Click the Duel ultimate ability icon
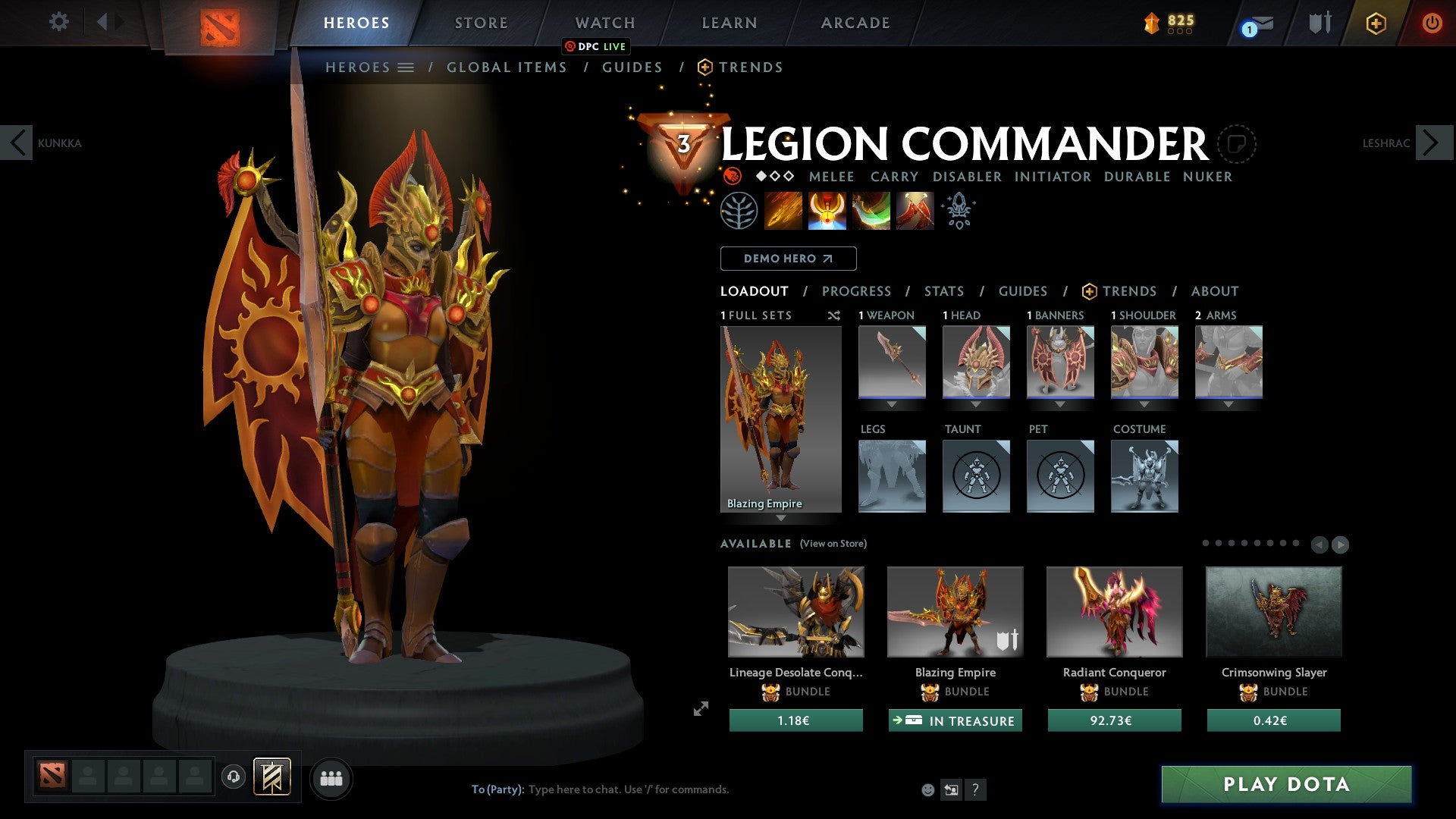1456x819 pixels. pyautogui.click(x=915, y=211)
